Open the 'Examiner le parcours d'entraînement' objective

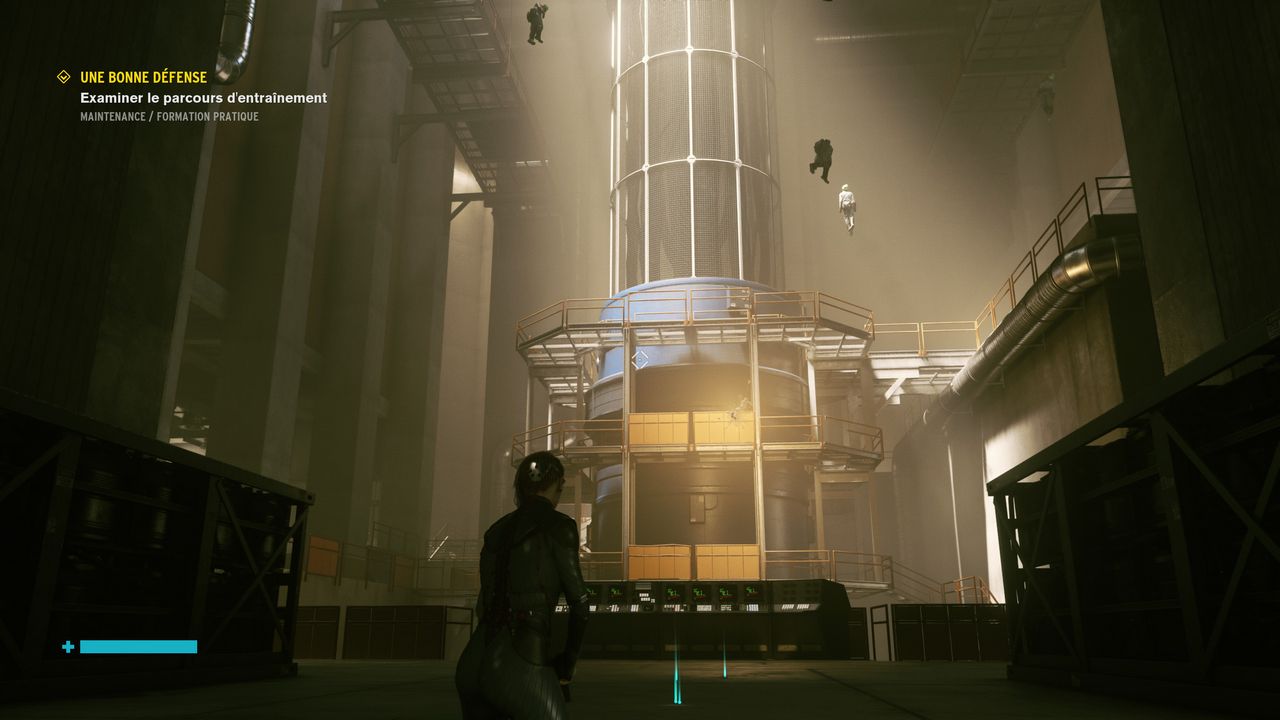tap(203, 98)
